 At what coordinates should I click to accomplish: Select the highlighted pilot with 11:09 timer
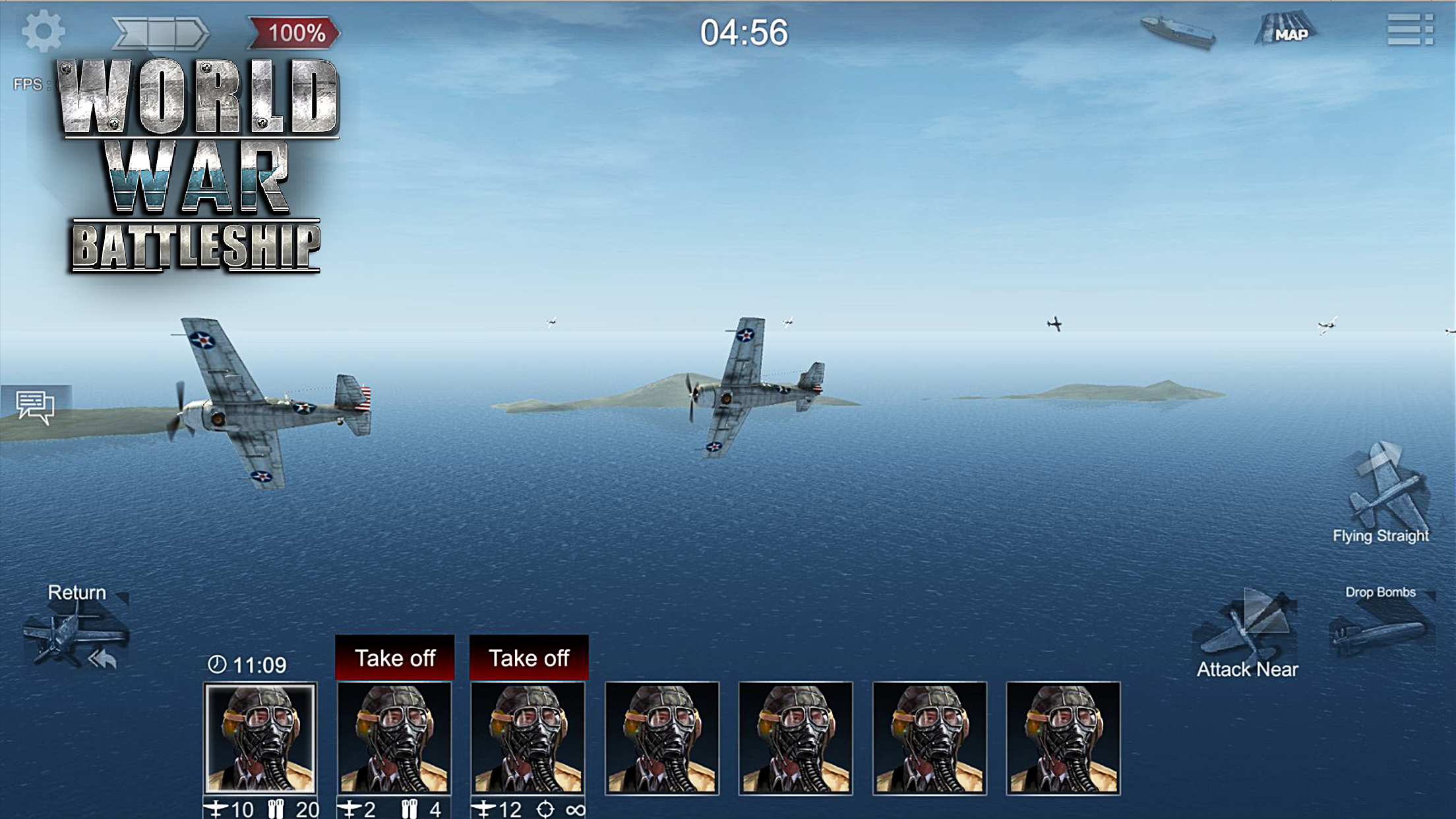pyautogui.click(x=260, y=737)
